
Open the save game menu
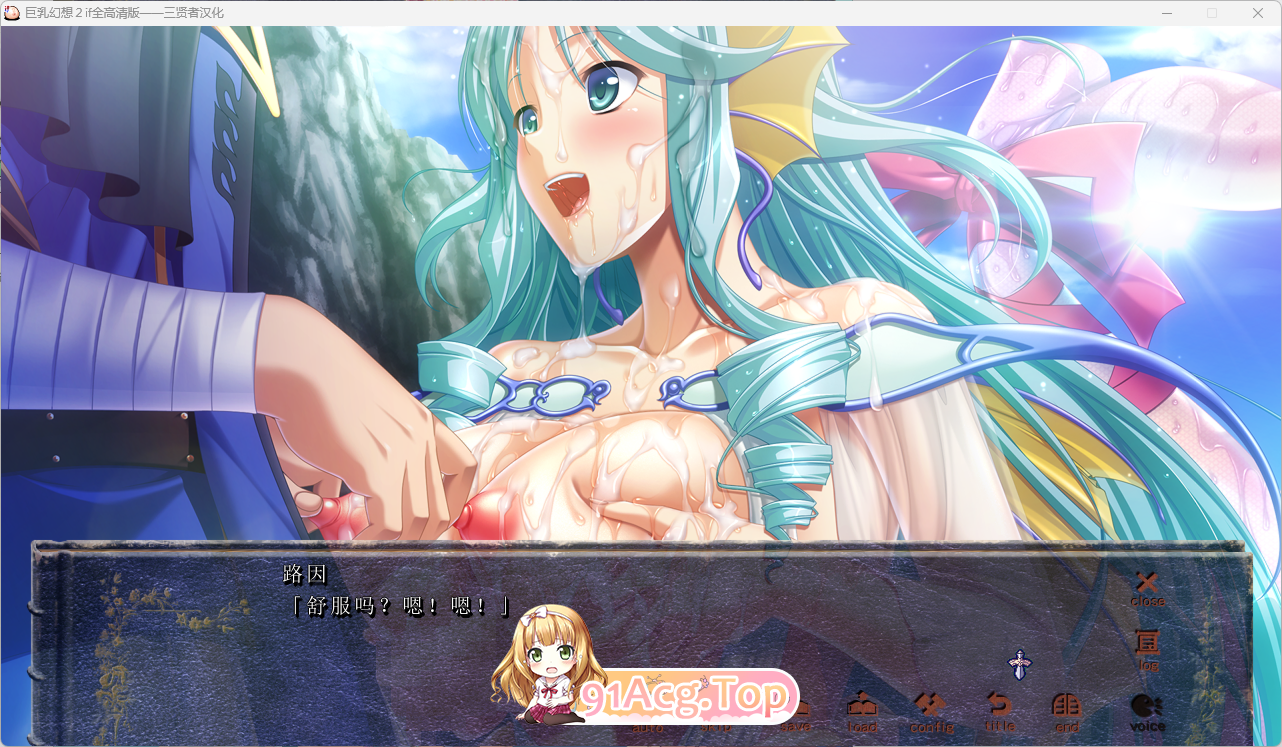pos(797,720)
